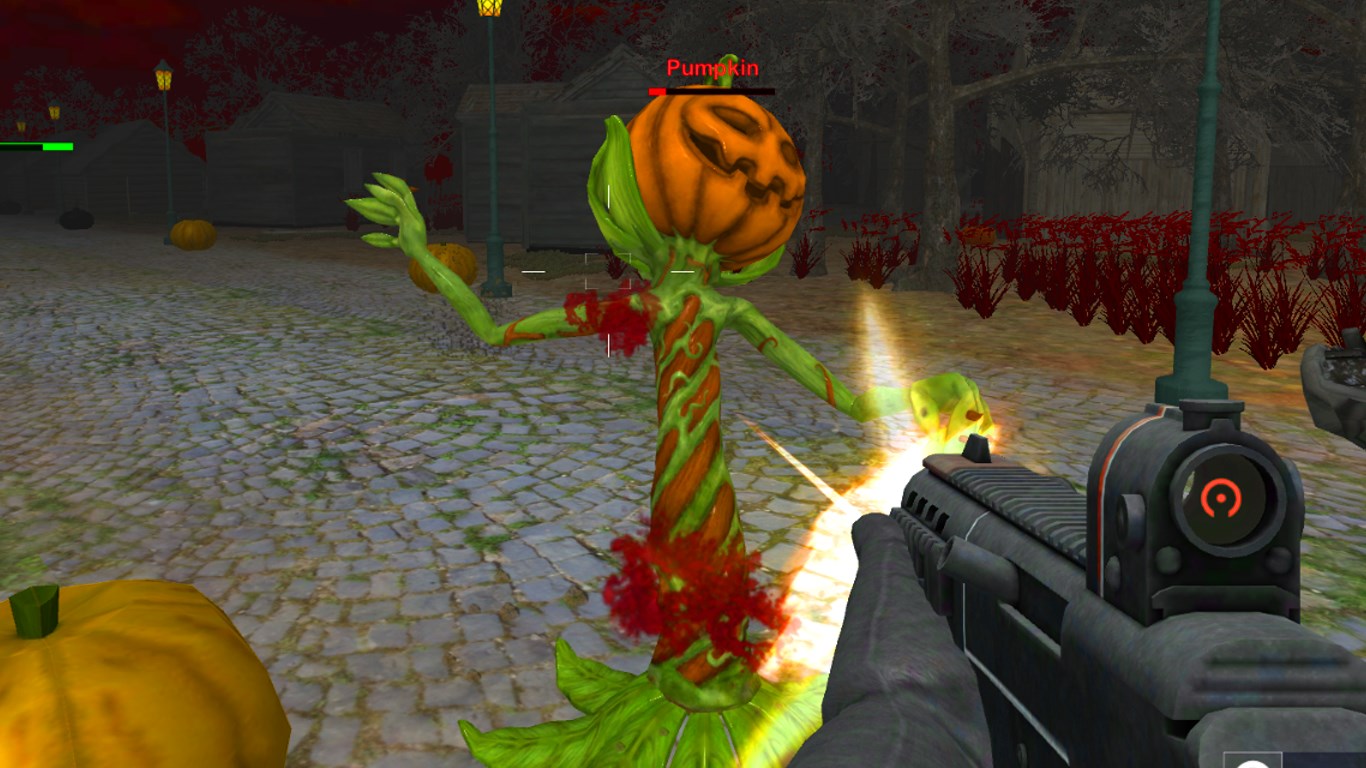Click the crosshair reticle at screen center

click(606, 270)
